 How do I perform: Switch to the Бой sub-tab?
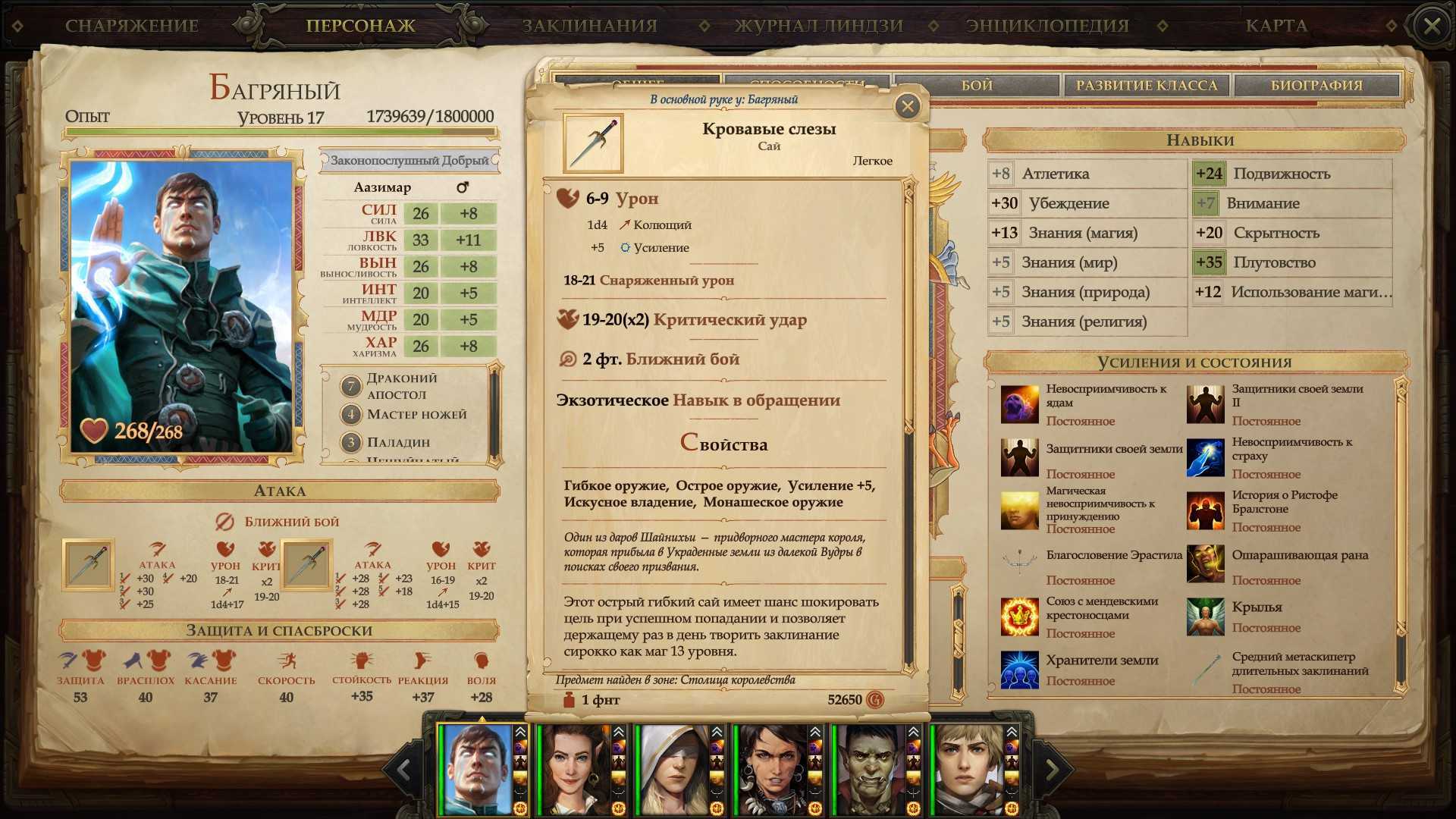[977, 86]
